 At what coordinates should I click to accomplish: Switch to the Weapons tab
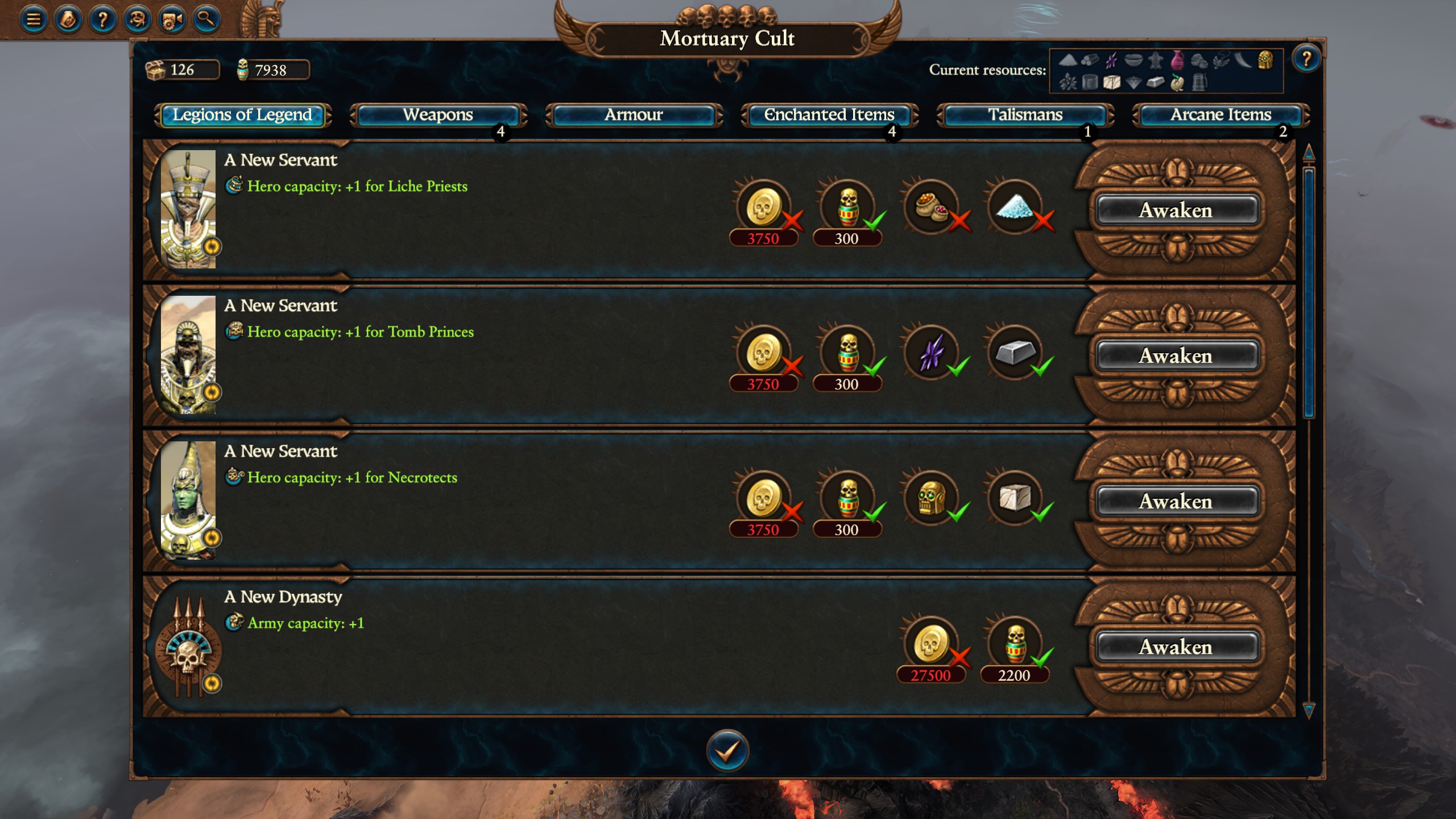tap(437, 115)
